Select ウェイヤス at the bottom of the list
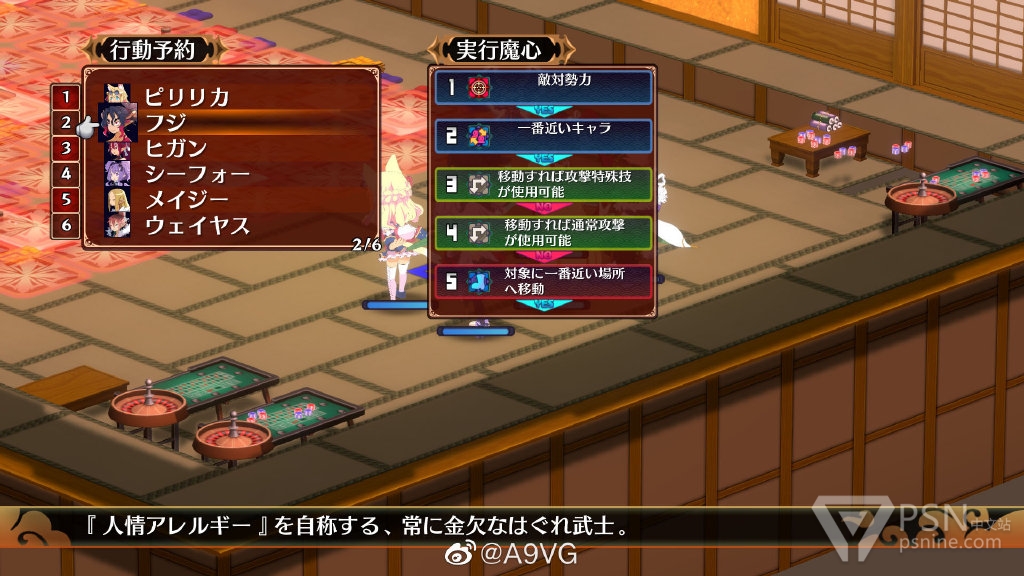 coord(197,225)
